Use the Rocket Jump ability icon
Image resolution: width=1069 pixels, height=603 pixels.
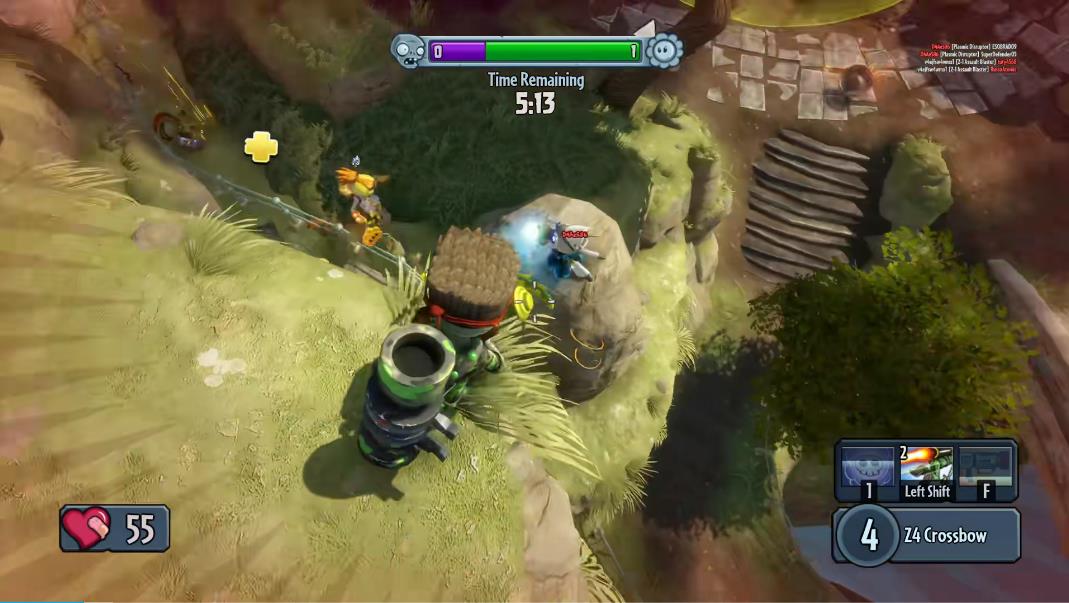926,468
